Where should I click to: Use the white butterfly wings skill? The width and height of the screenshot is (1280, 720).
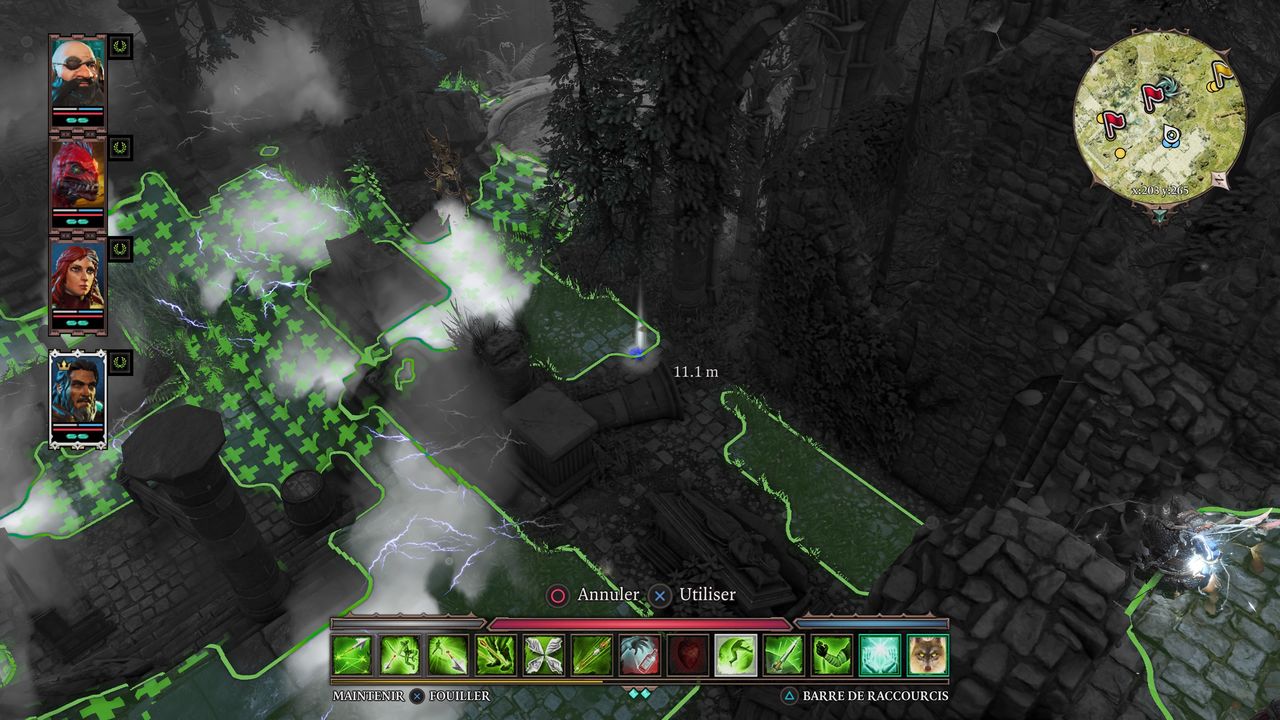(544, 655)
